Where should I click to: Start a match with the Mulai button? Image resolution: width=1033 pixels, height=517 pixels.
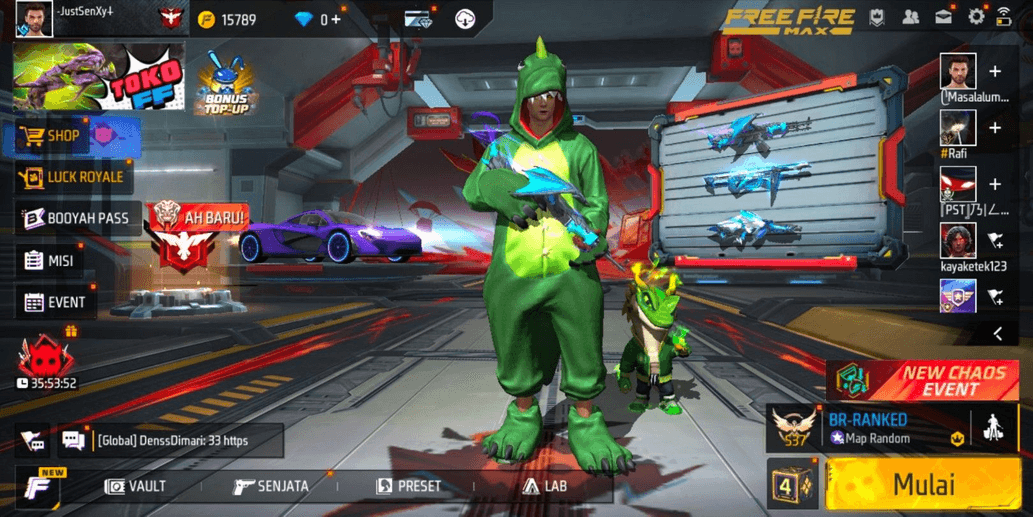pyautogui.click(x=923, y=485)
